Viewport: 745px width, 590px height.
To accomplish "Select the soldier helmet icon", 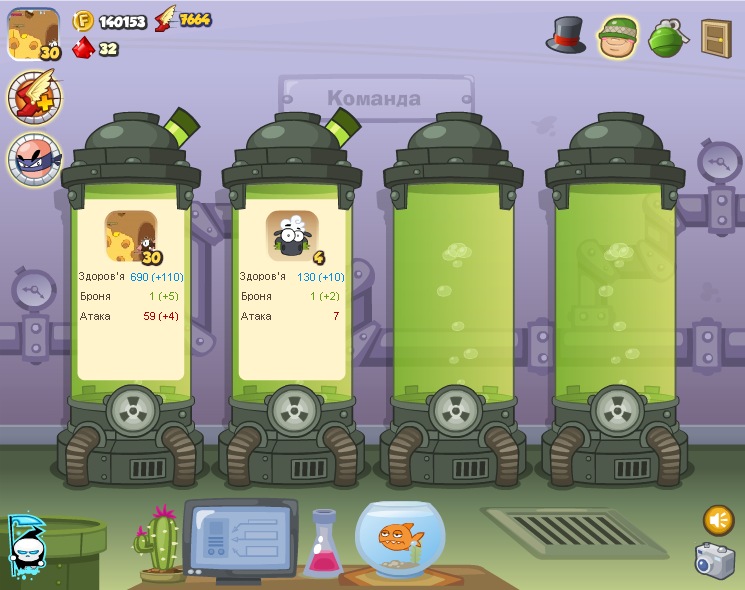I will pos(619,37).
